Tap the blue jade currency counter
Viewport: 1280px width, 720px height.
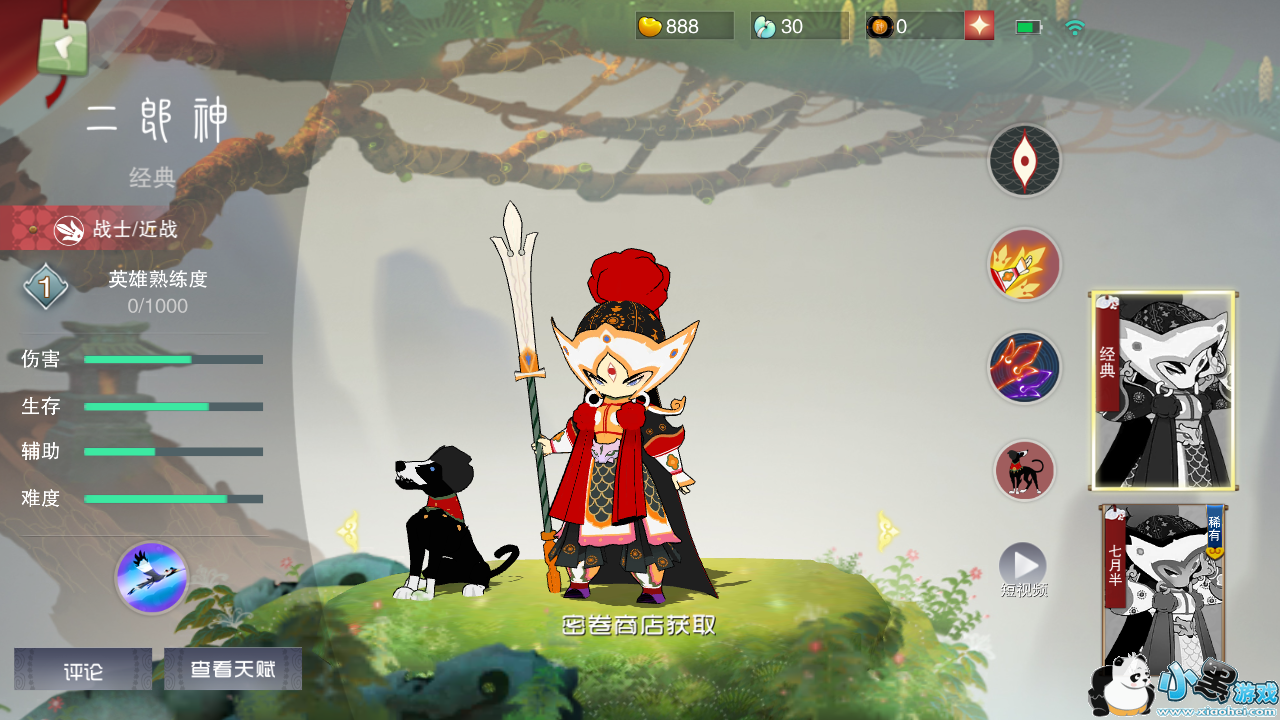click(798, 26)
